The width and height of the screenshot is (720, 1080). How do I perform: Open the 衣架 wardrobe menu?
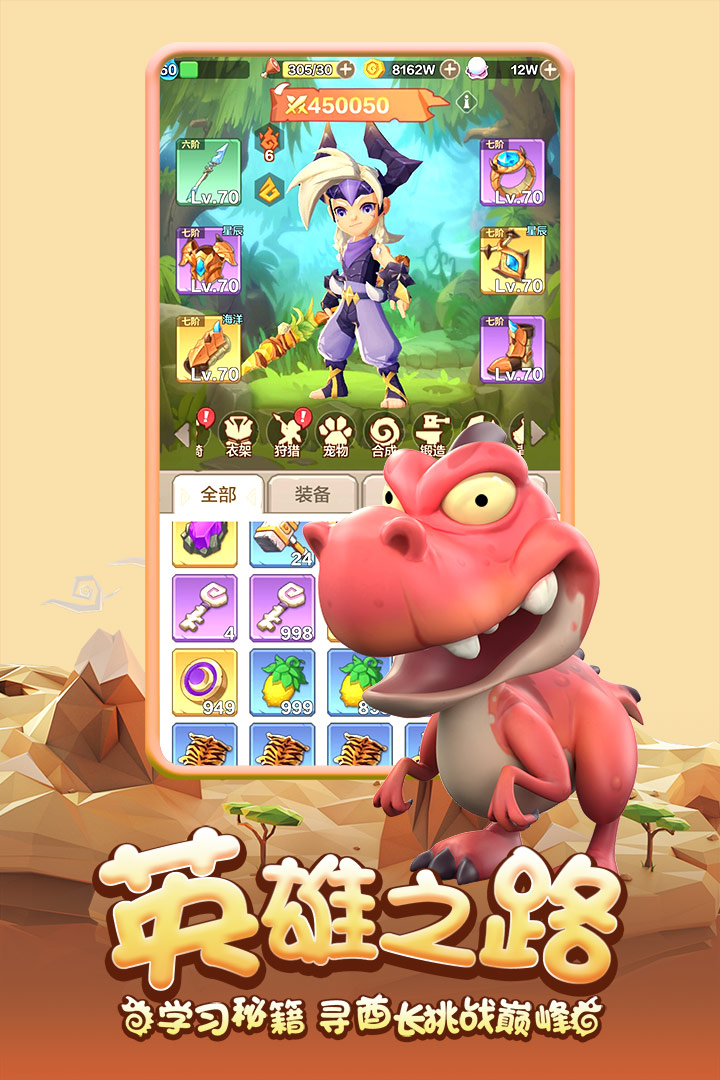pyautogui.click(x=238, y=435)
